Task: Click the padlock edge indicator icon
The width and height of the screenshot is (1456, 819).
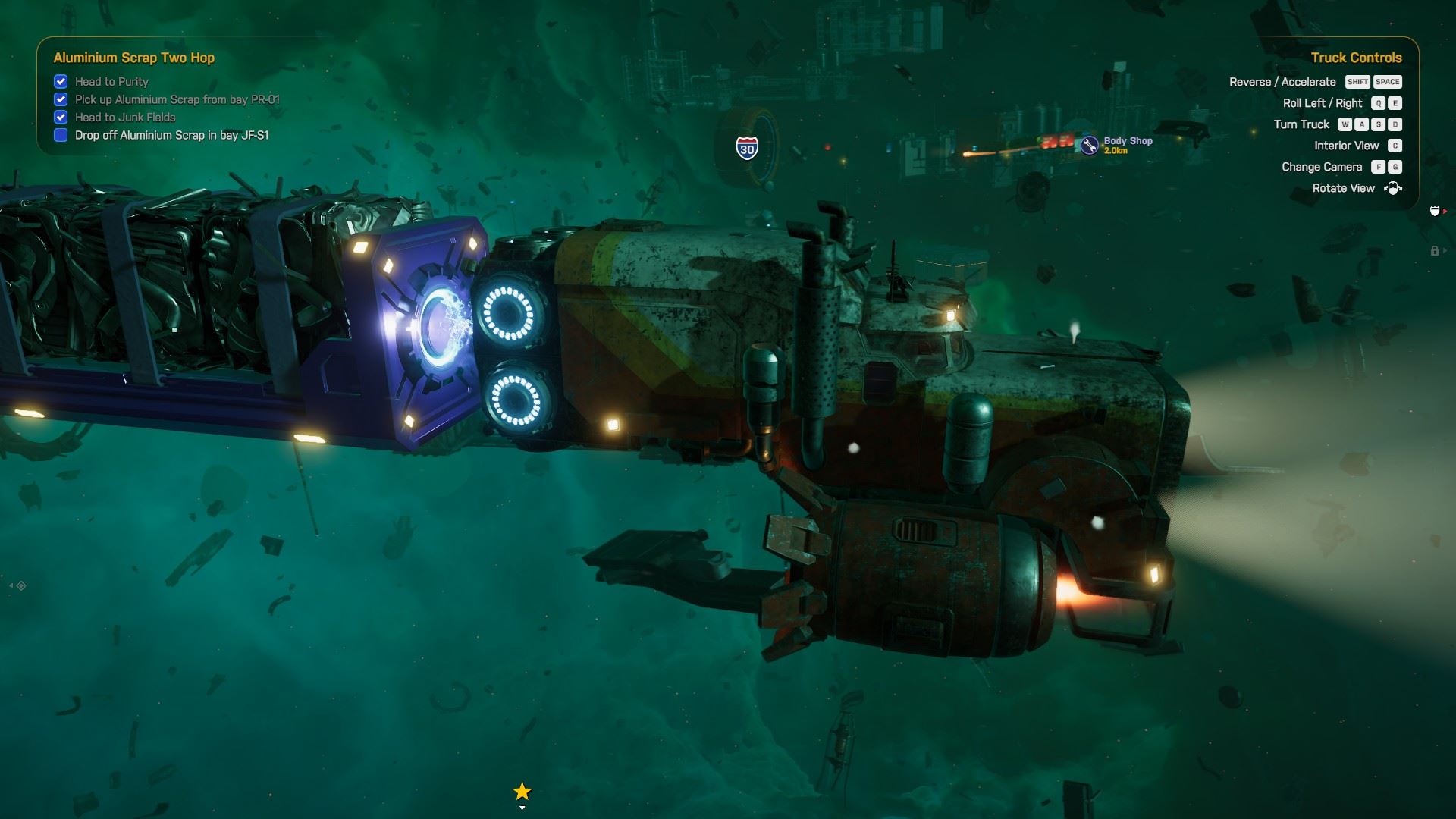Action: [1434, 251]
